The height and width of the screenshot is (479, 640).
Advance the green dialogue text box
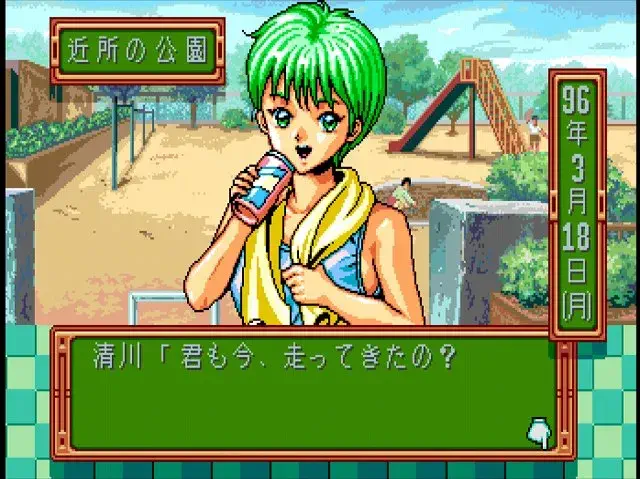(310, 394)
